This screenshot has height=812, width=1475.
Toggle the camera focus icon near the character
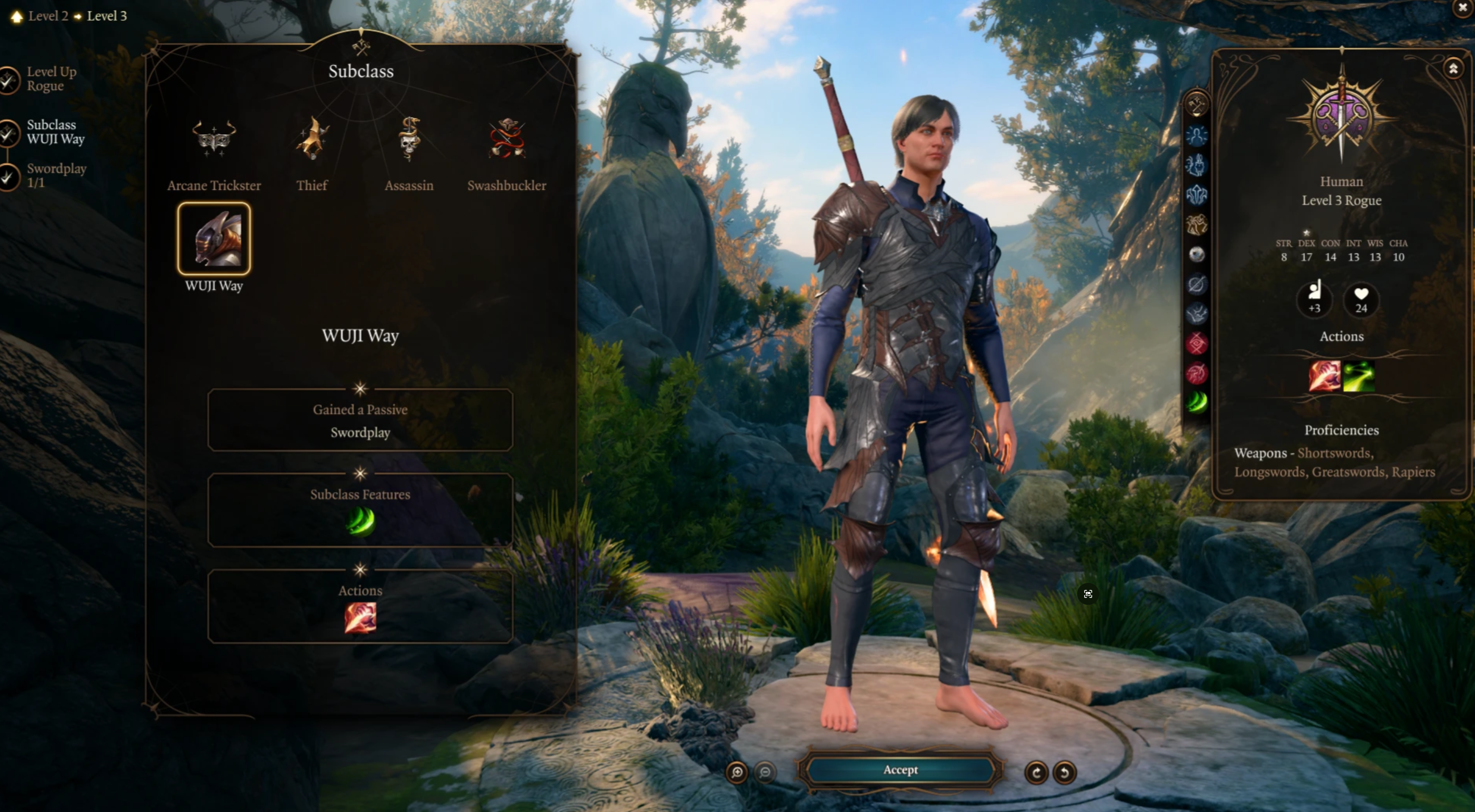(x=1088, y=594)
